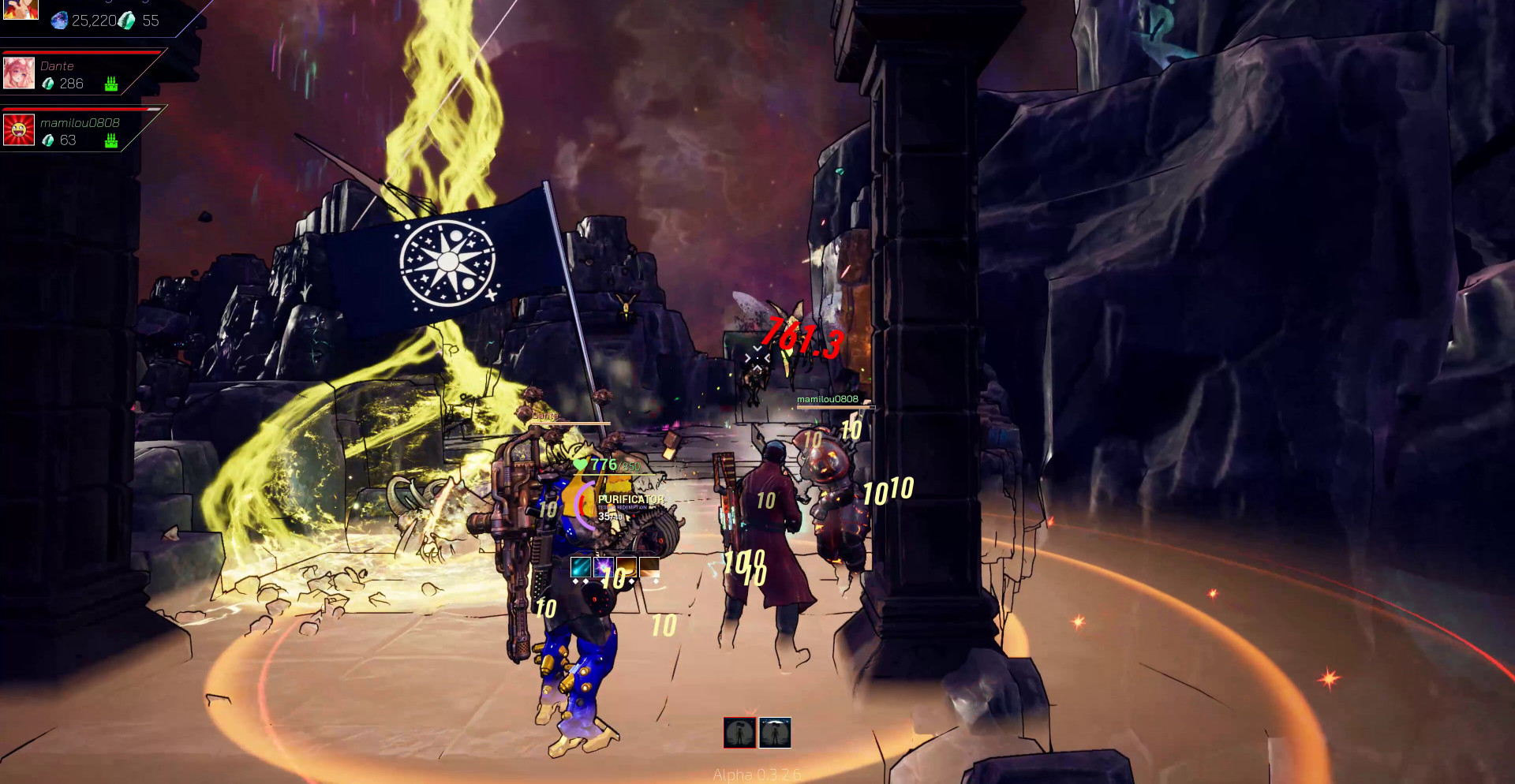Select mamilou0808's smiley face portrait
The image size is (1515, 784).
[19, 130]
